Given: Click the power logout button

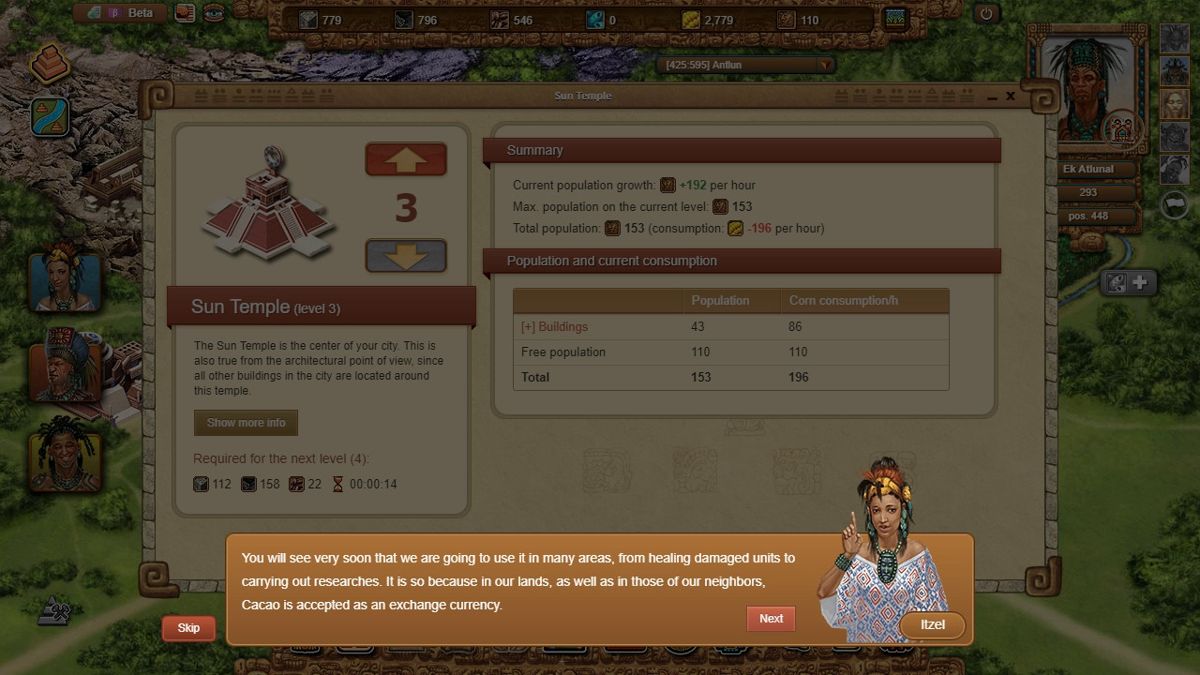Looking at the screenshot, I should [986, 14].
